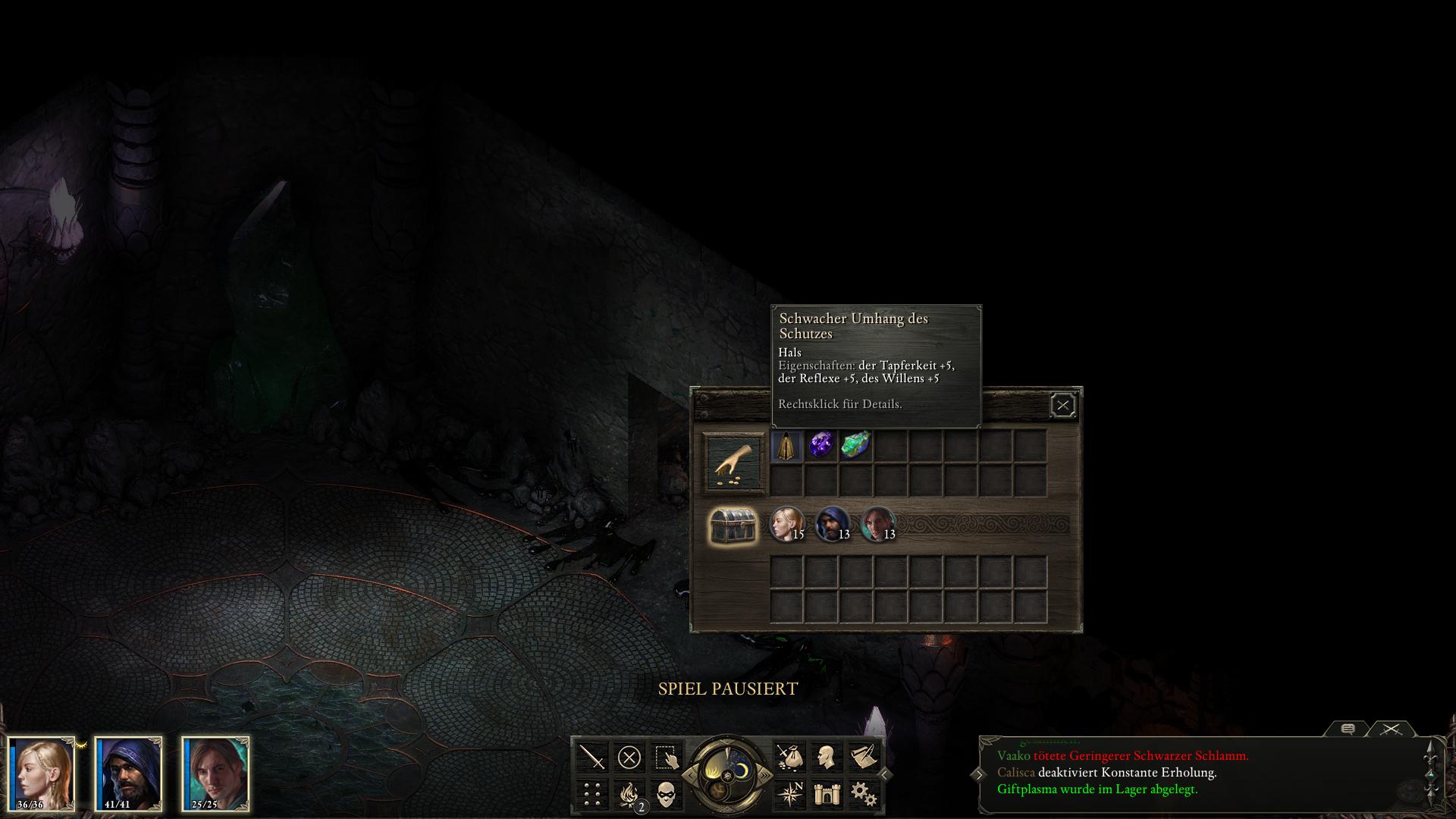Switch to the crossed swords combat log tab
The width and height of the screenshot is (1456, 819).
1390,730
